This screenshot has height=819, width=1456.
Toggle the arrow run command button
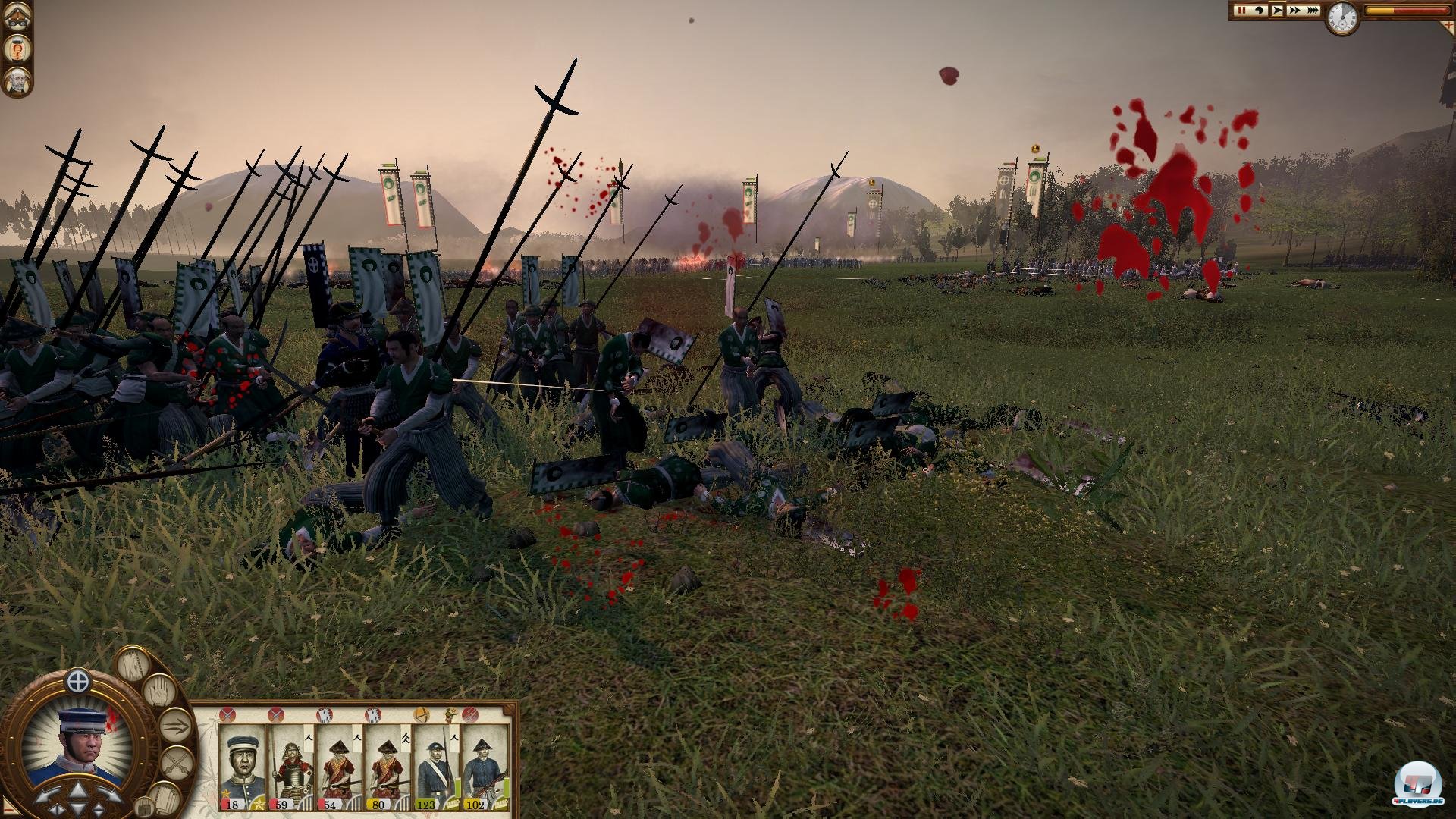pos(174,726)
